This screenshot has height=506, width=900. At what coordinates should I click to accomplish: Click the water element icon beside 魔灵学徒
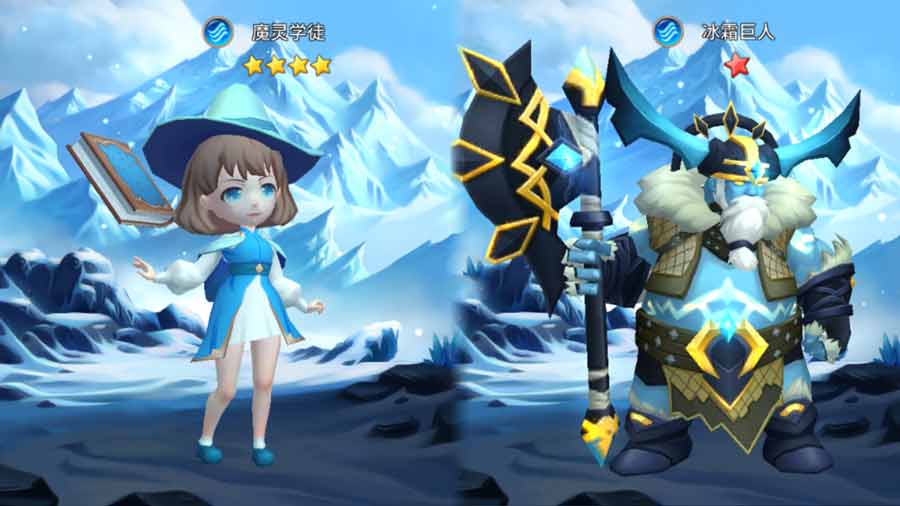[x=218, y=31]
